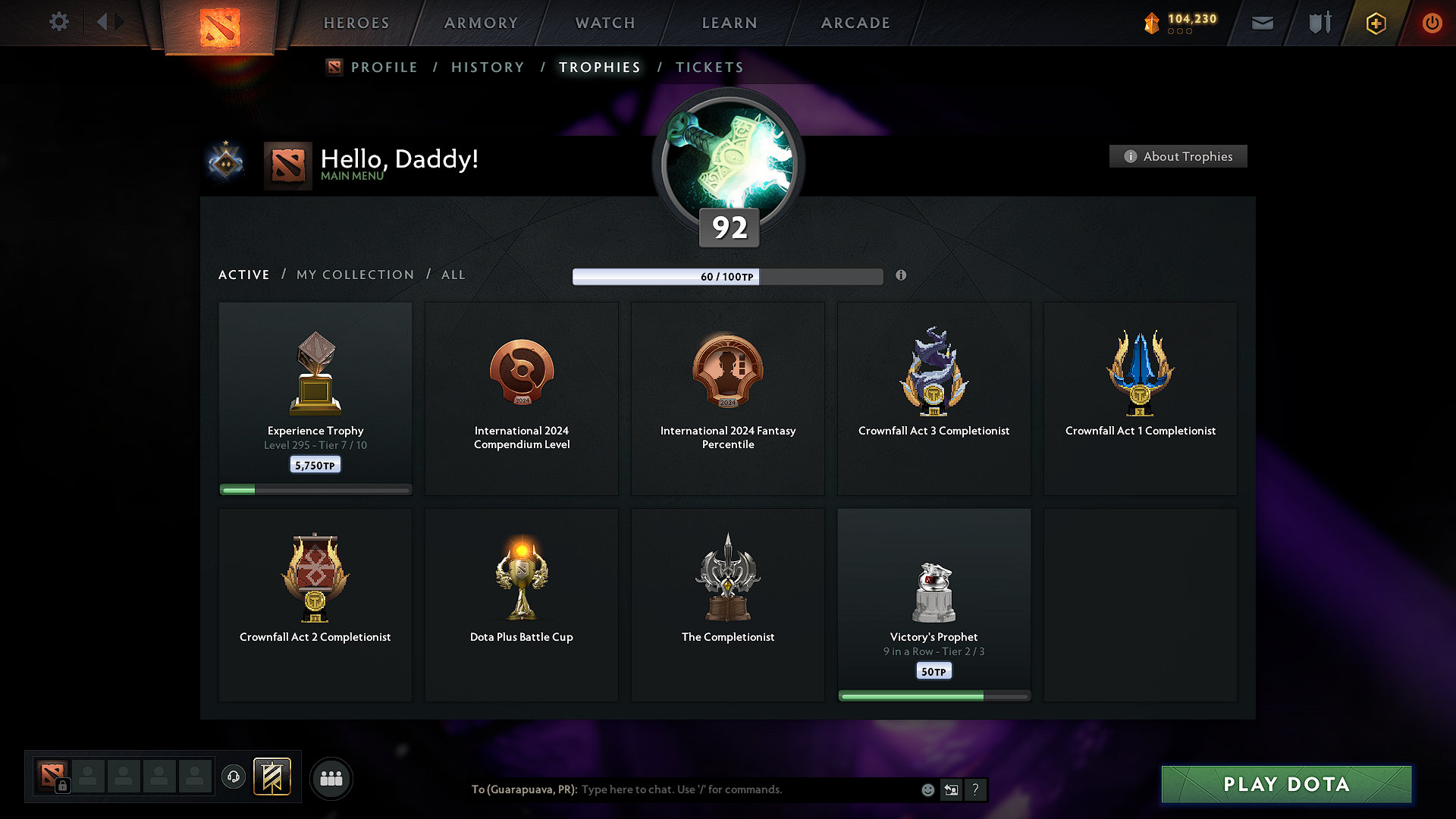Open the HISTORY profile tab
1456x819 pixels.
(488, 67)
